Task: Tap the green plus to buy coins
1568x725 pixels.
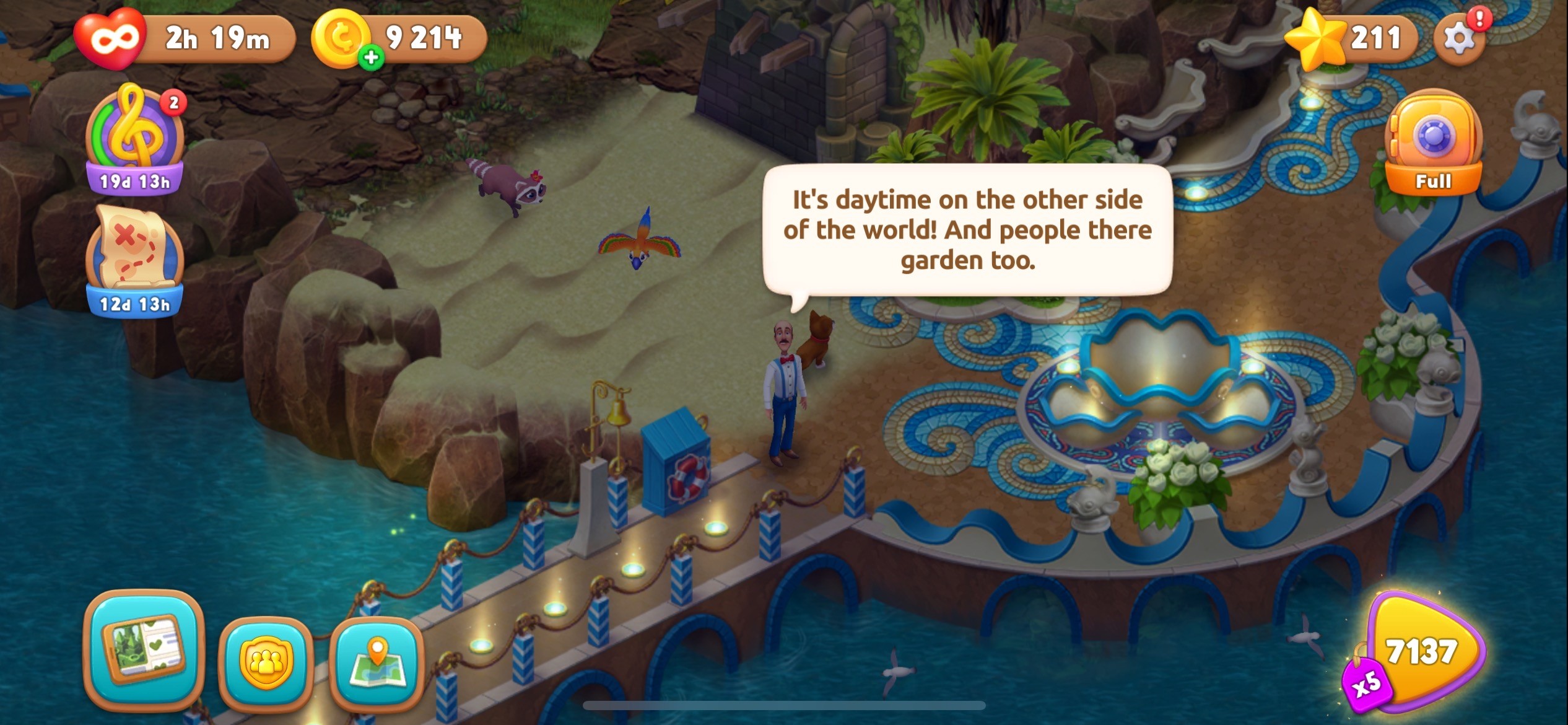Action: [x=371, y=58]
